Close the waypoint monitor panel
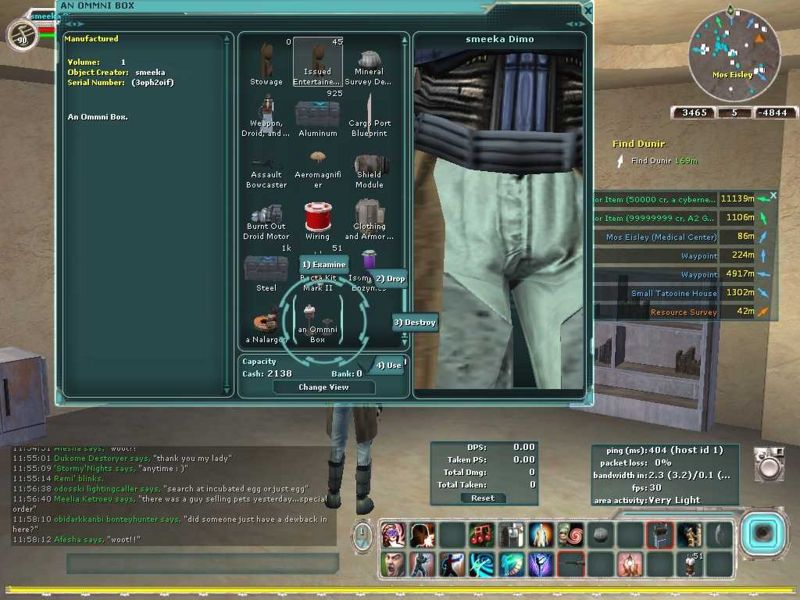 click(x=772, y=196)
